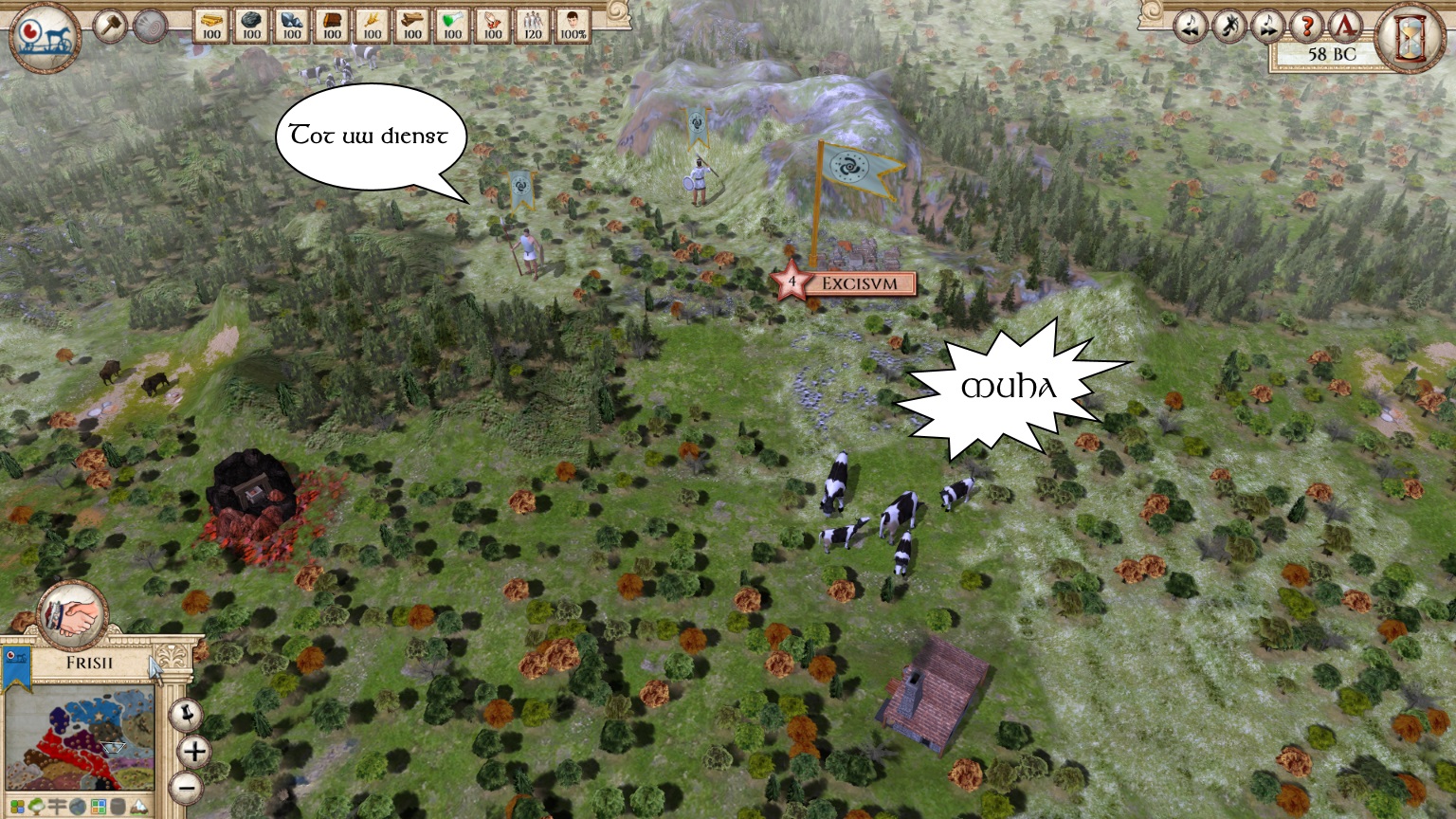Open the hammer build menu

[x=110, y=26]
